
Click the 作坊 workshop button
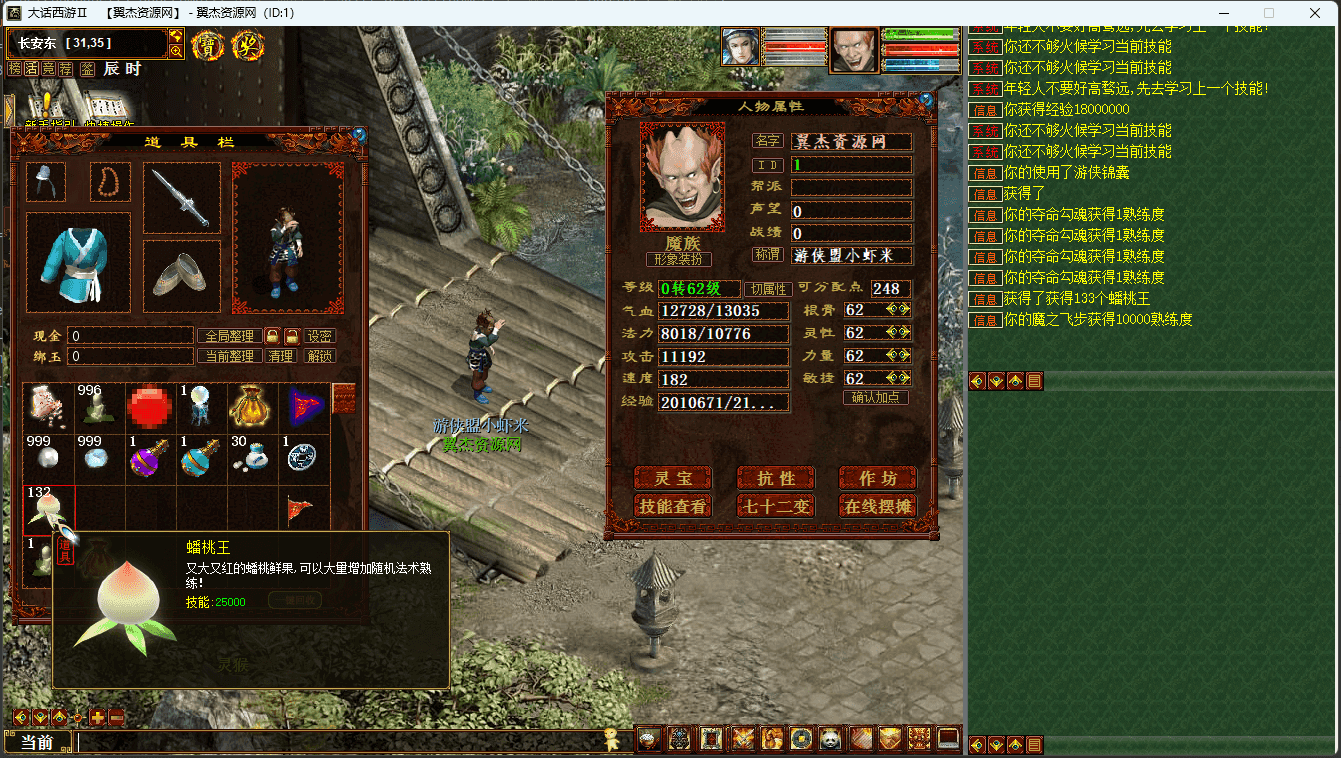point(877,478)
